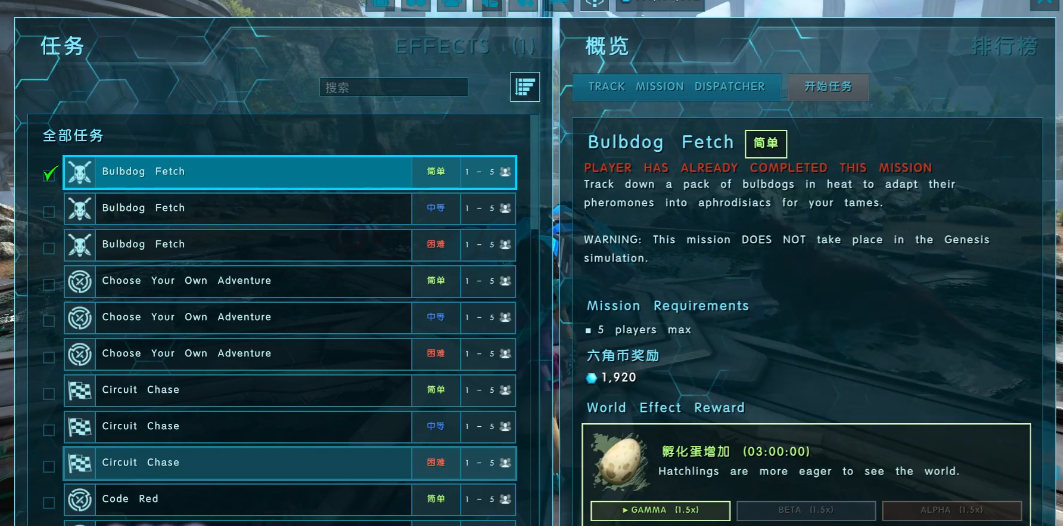The image size is (1063, 526).
Task: Open Choose Your Own Adventure 简单 mission
Action: 240,281
